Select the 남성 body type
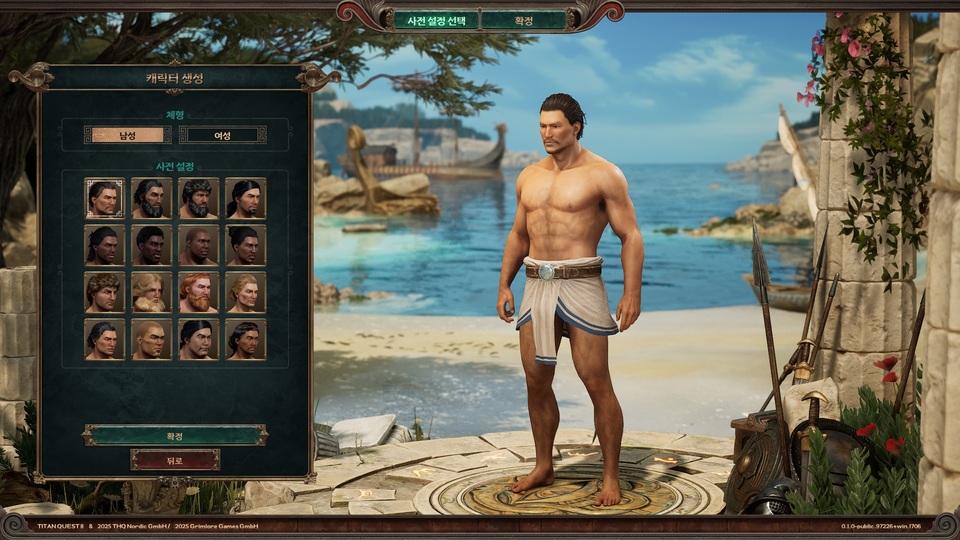960x540 pixels. point(126,134)
